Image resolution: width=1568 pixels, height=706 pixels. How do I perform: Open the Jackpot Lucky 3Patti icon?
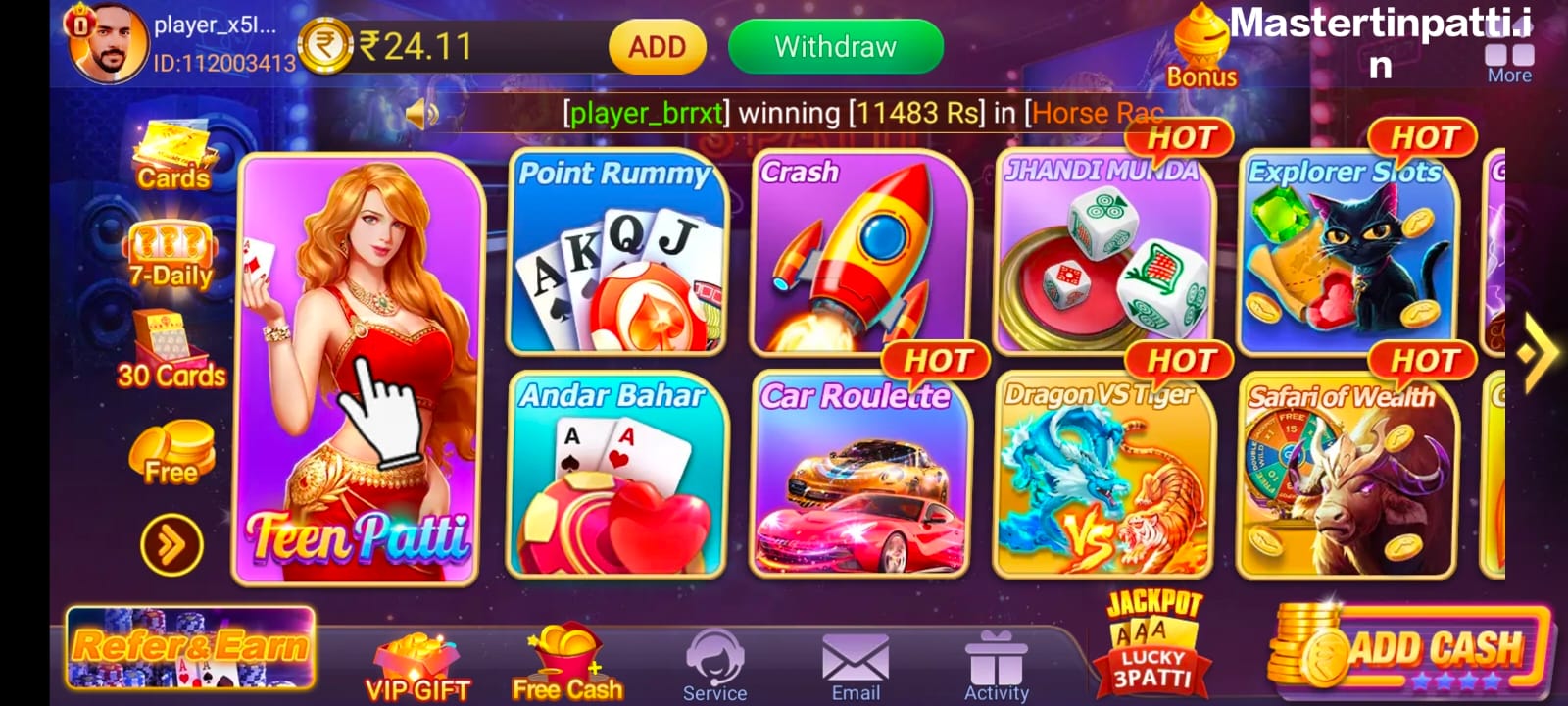[x=1153, y=642]
